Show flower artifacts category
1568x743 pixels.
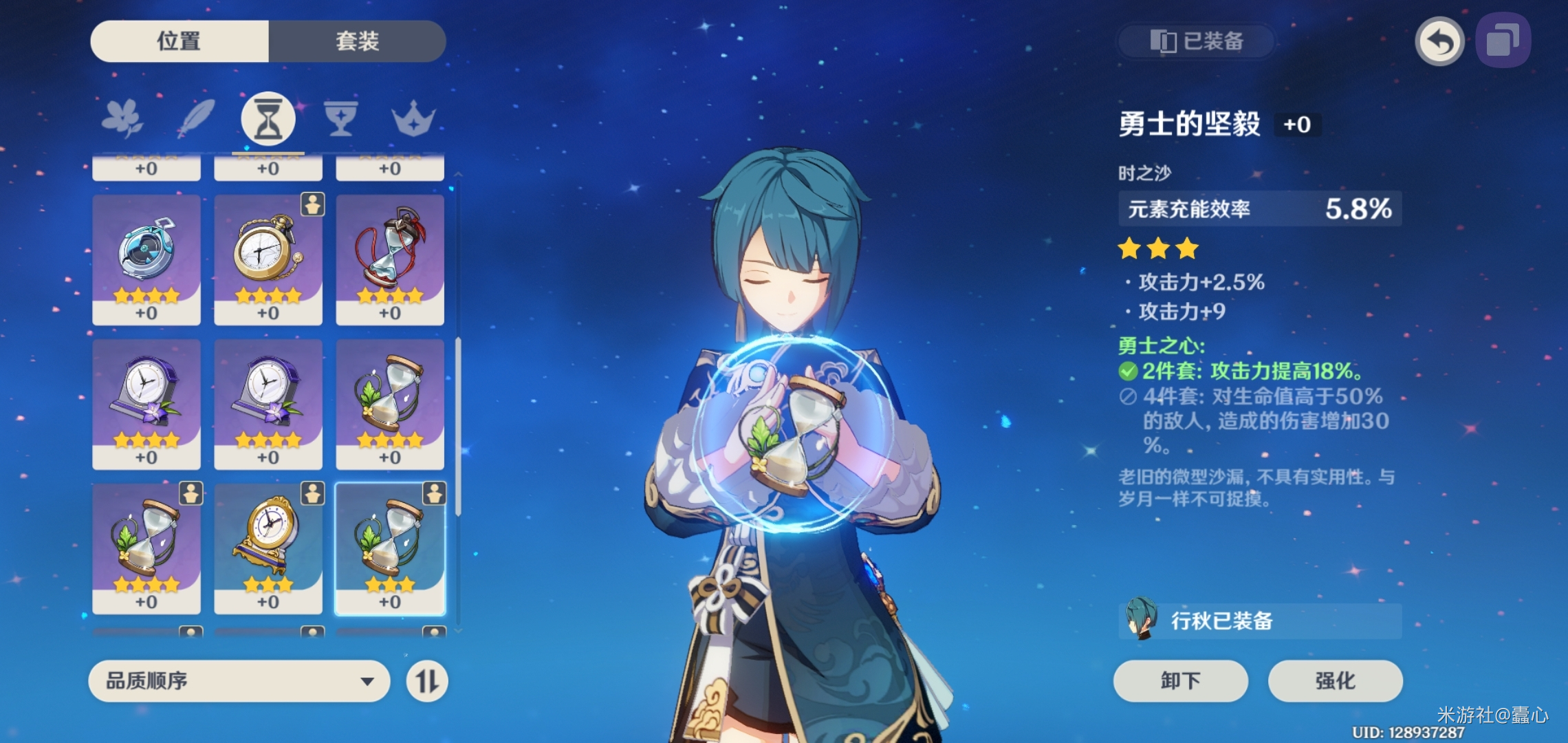[122, 119]
